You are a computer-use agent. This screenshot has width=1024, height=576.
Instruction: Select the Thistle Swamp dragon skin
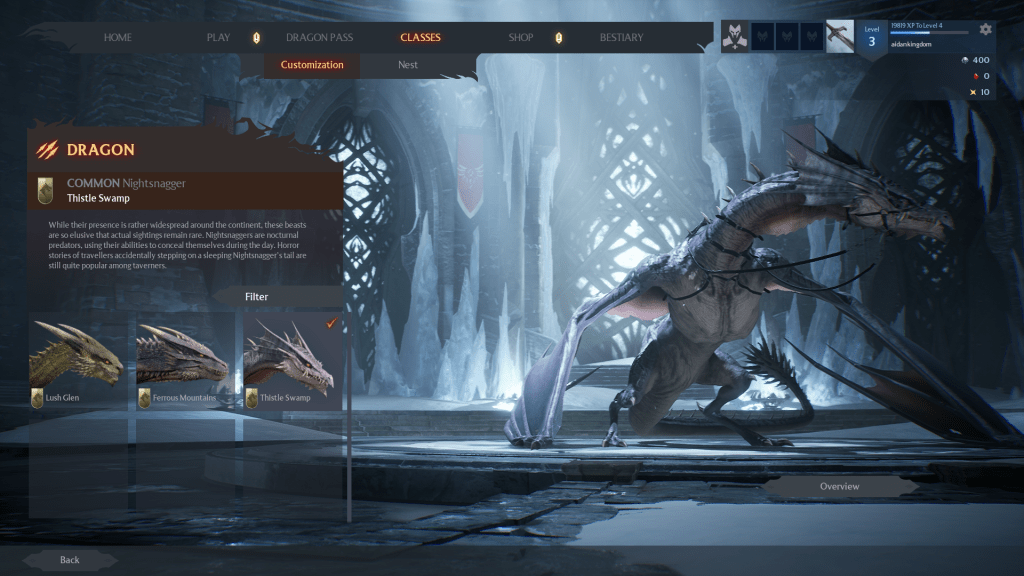tap(291, 360)
